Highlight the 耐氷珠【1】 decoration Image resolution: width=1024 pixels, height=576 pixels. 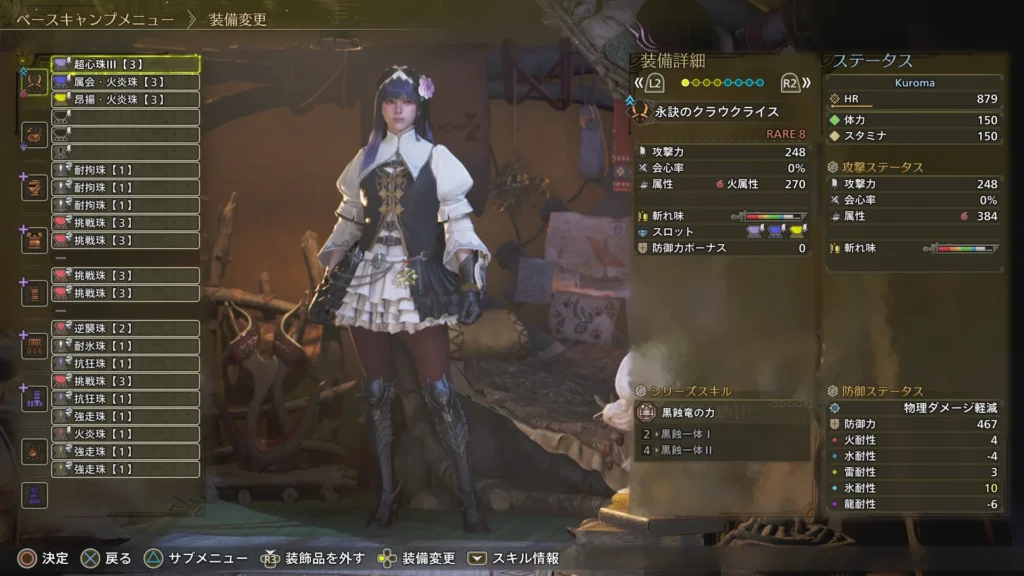click(125, 346)
